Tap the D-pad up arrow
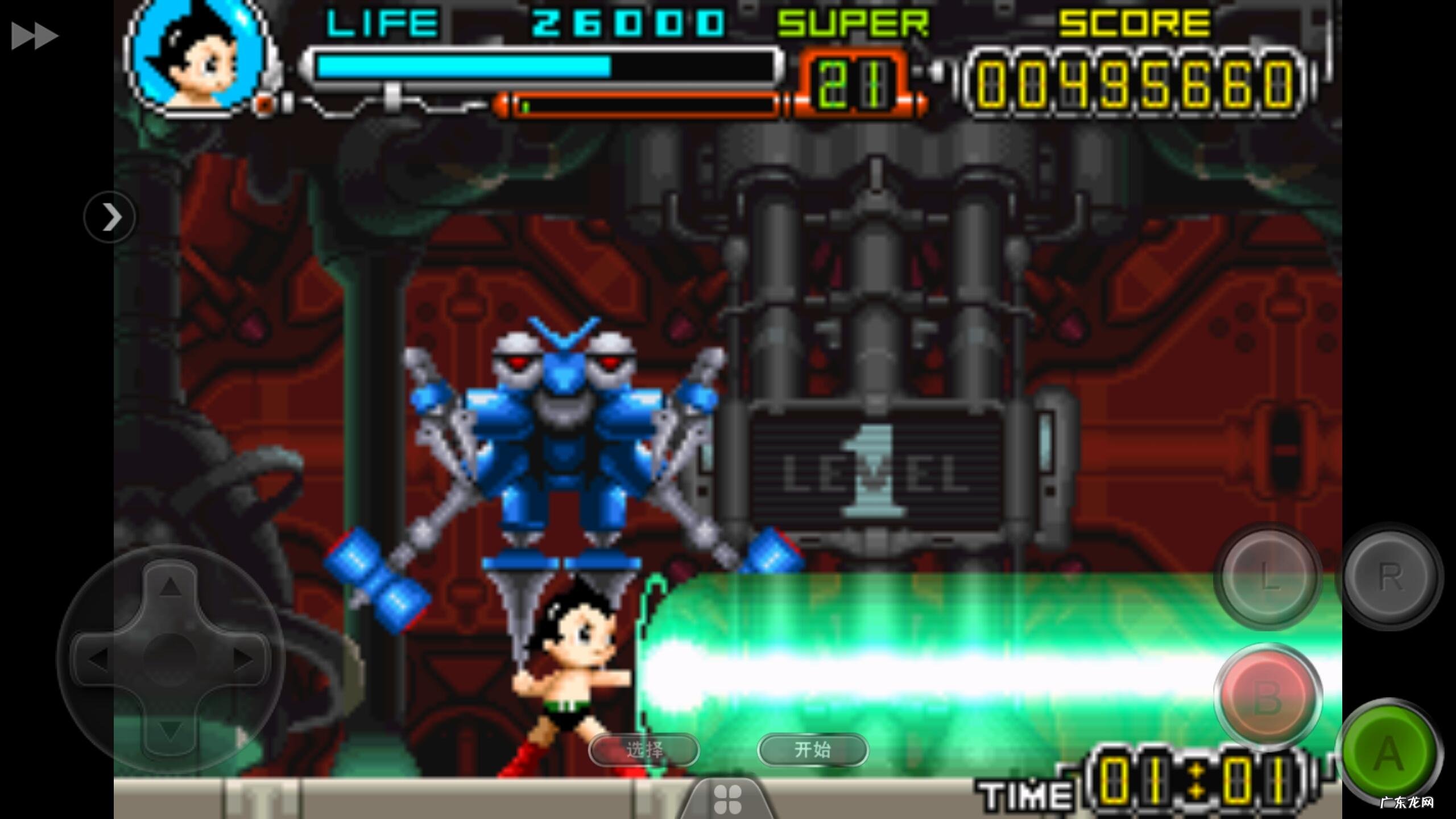The image size is (1456, 819). pos(169,586)
